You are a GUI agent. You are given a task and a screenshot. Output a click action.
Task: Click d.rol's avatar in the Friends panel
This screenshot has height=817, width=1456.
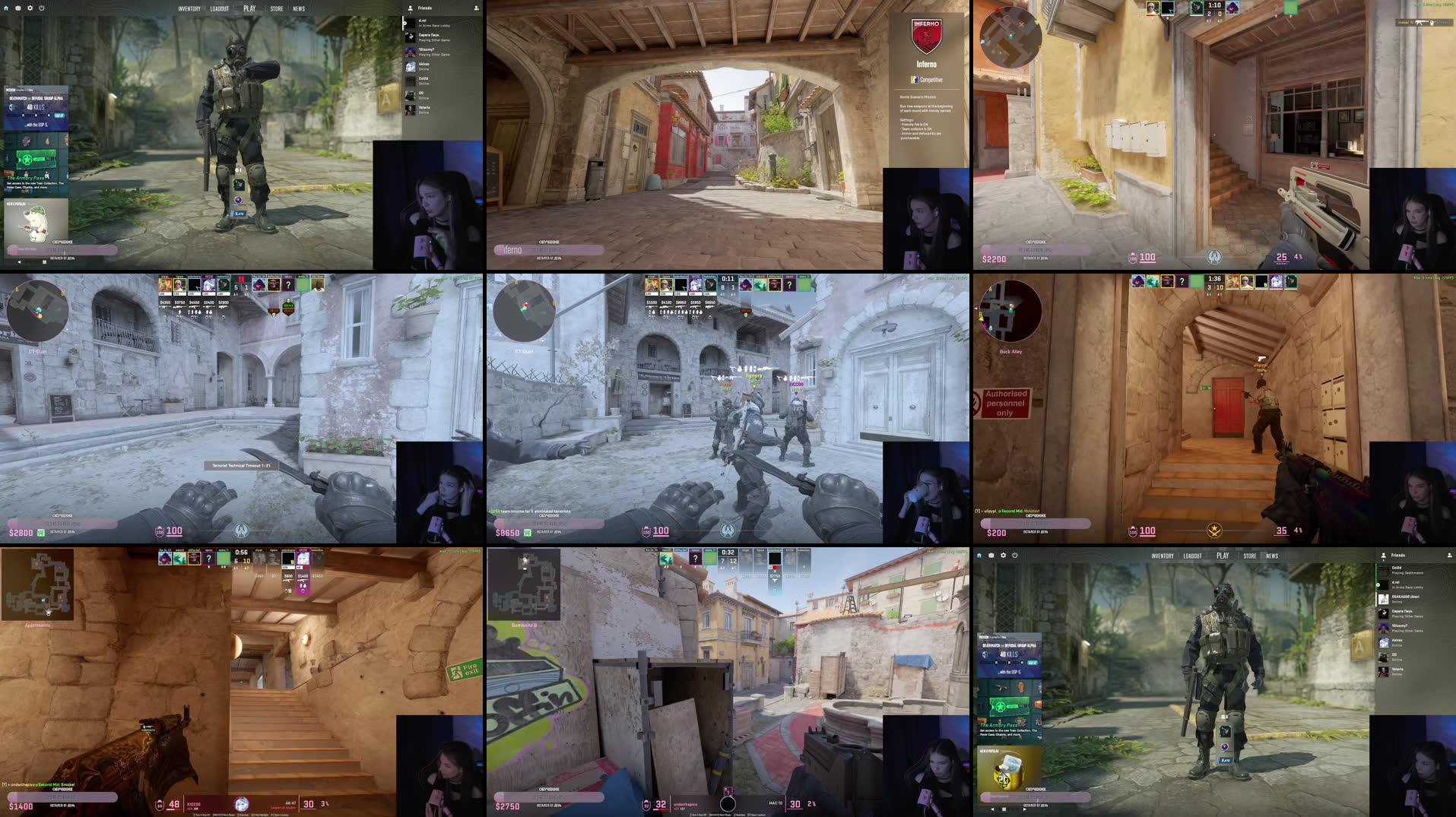click(410, 23)
